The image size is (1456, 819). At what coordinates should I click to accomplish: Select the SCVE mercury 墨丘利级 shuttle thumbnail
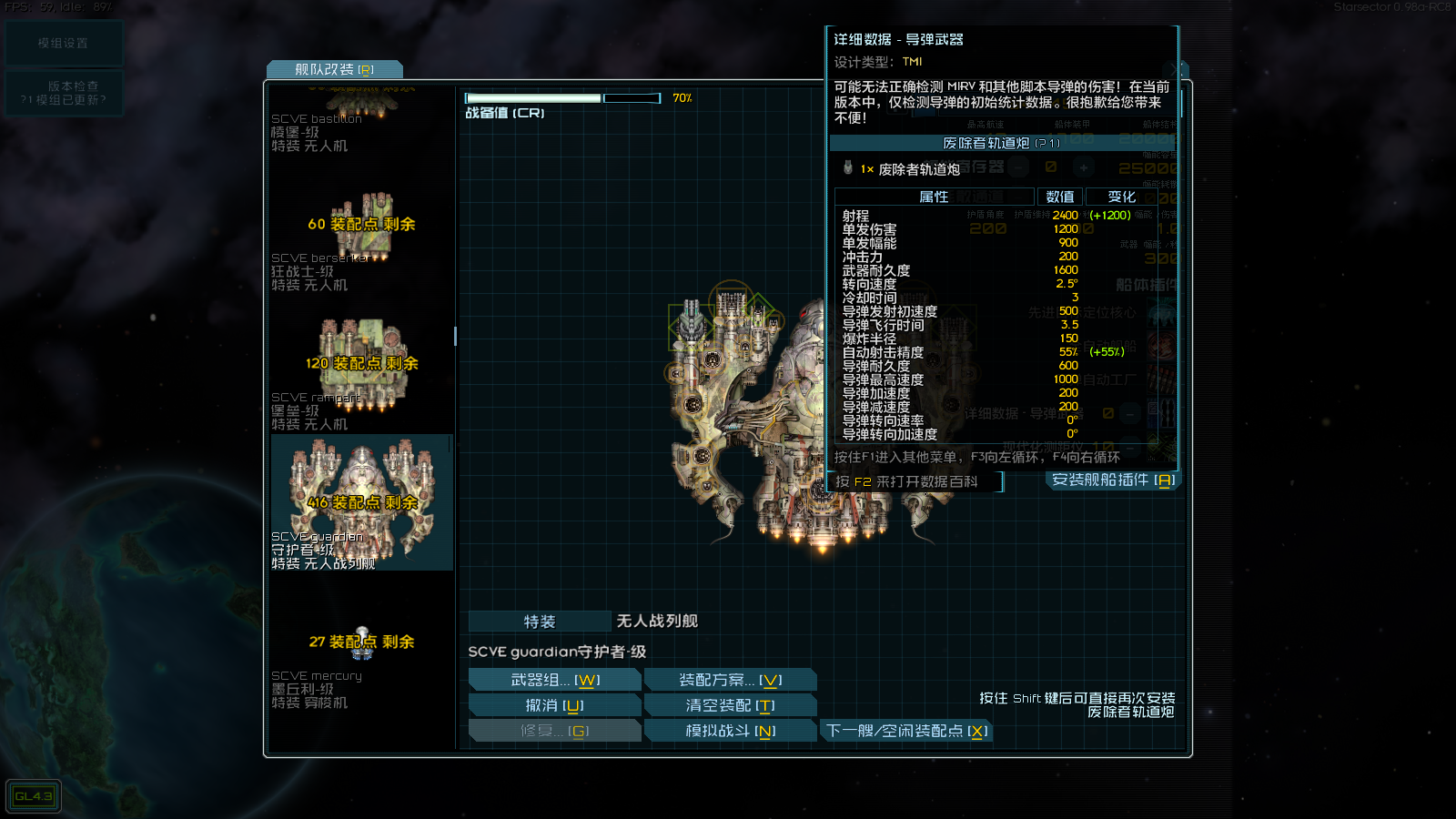361,642
